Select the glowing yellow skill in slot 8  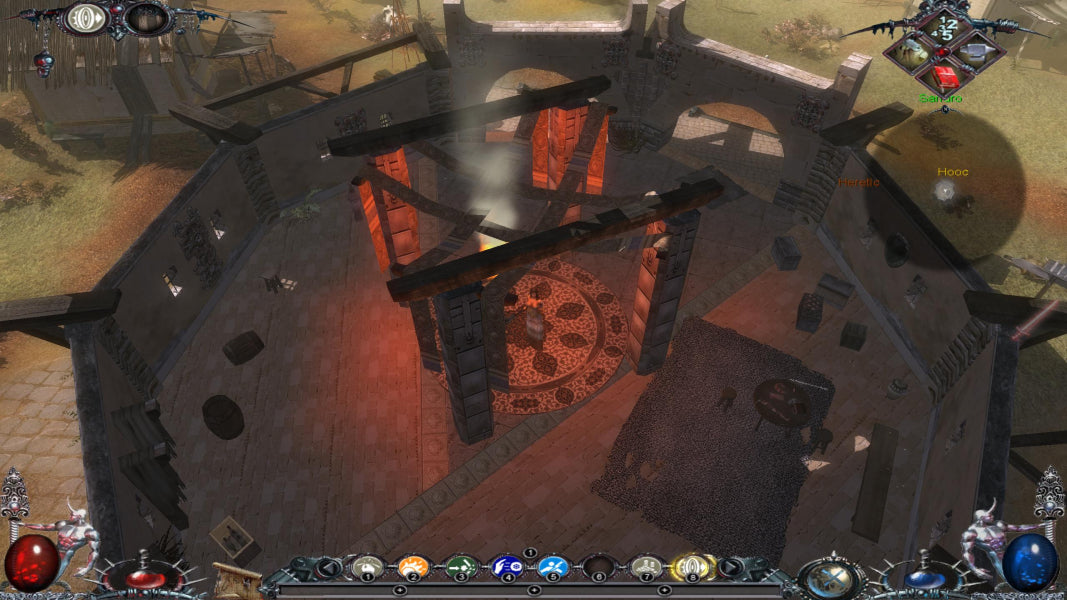click(690, 568)
